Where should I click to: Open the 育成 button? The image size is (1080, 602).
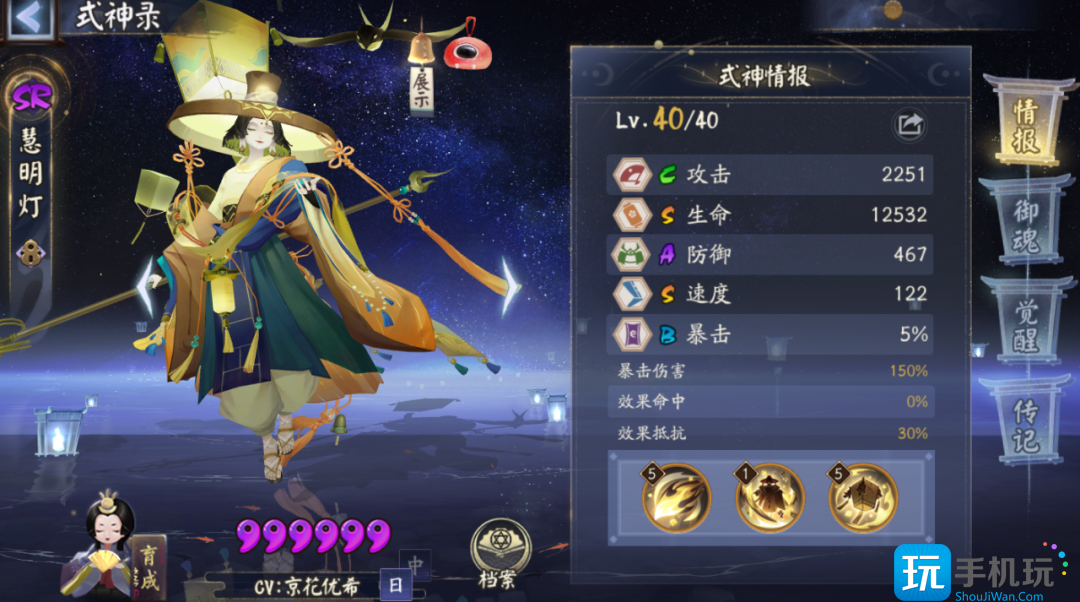point(147,567)
